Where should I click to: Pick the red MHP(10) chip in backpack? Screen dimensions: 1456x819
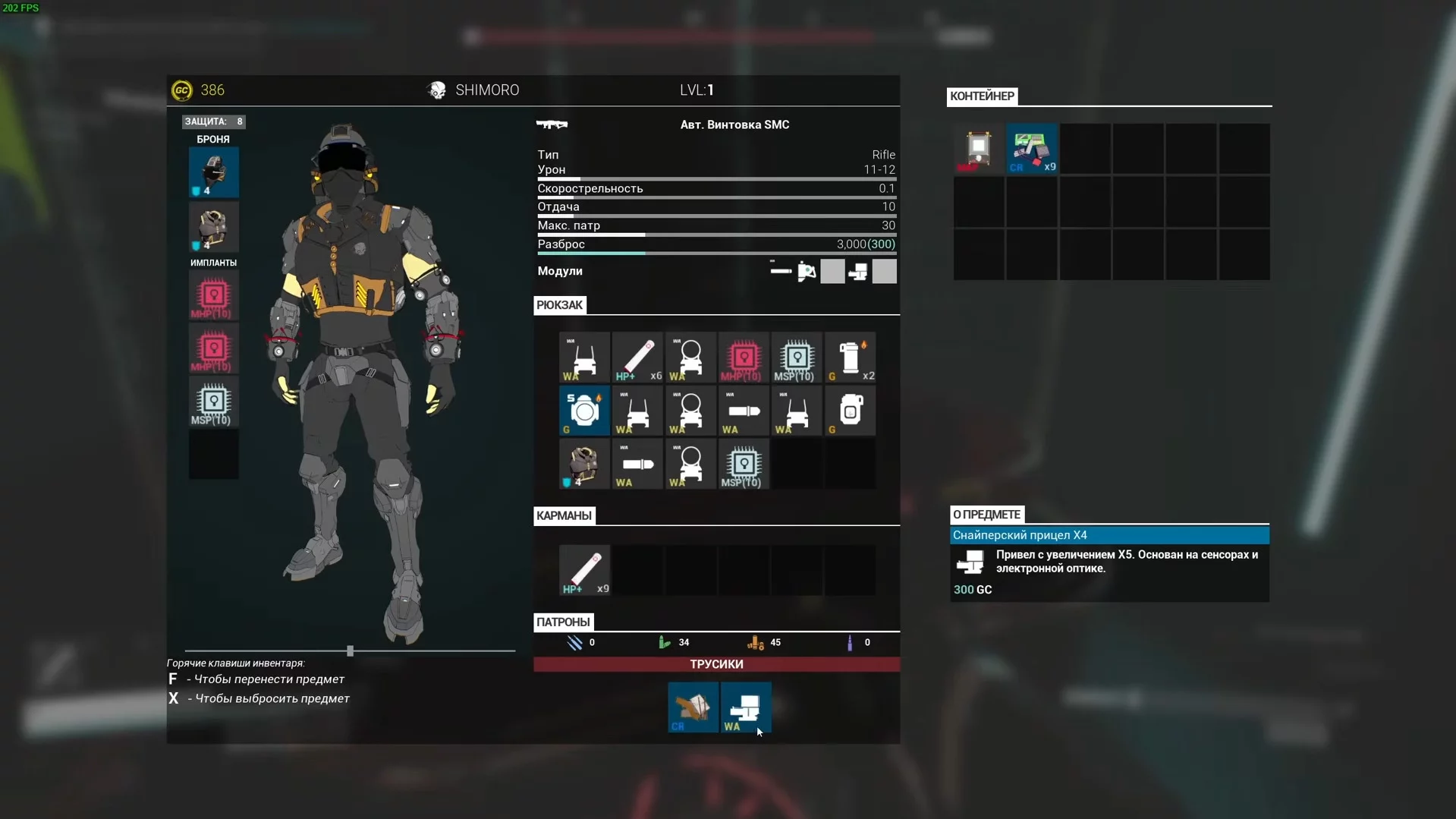tap(743, 358)
